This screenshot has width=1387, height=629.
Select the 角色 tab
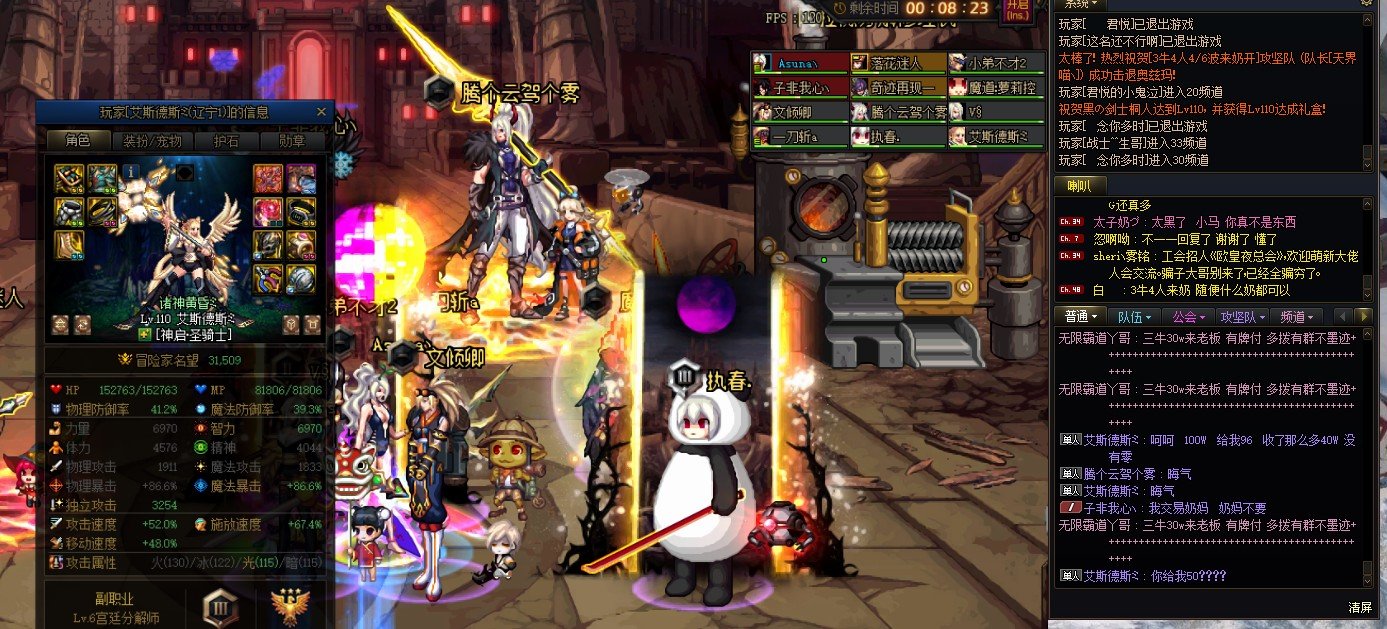[78, 141]
